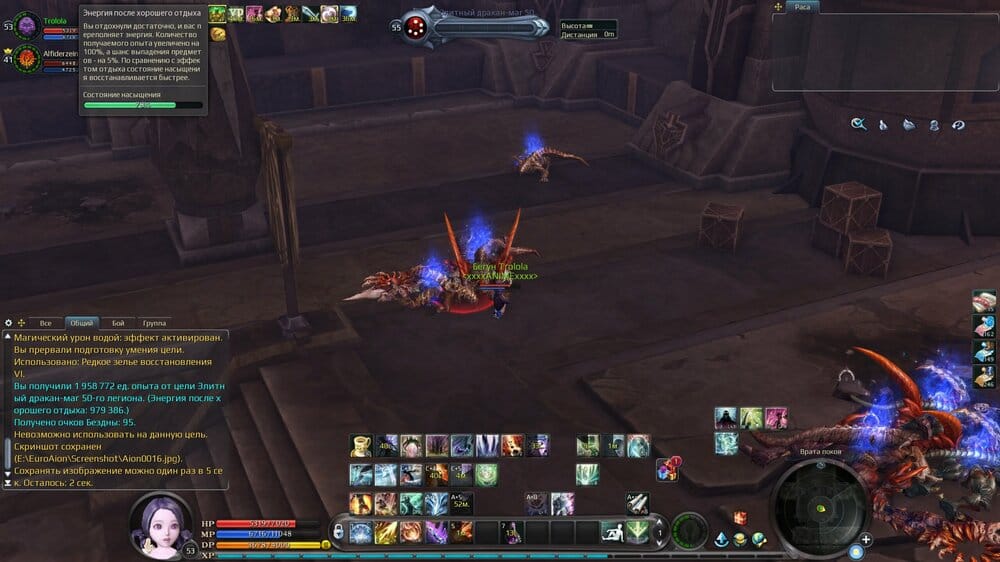Open the chat settings gear icon
1000x562 pixels.
click(9, 323)
